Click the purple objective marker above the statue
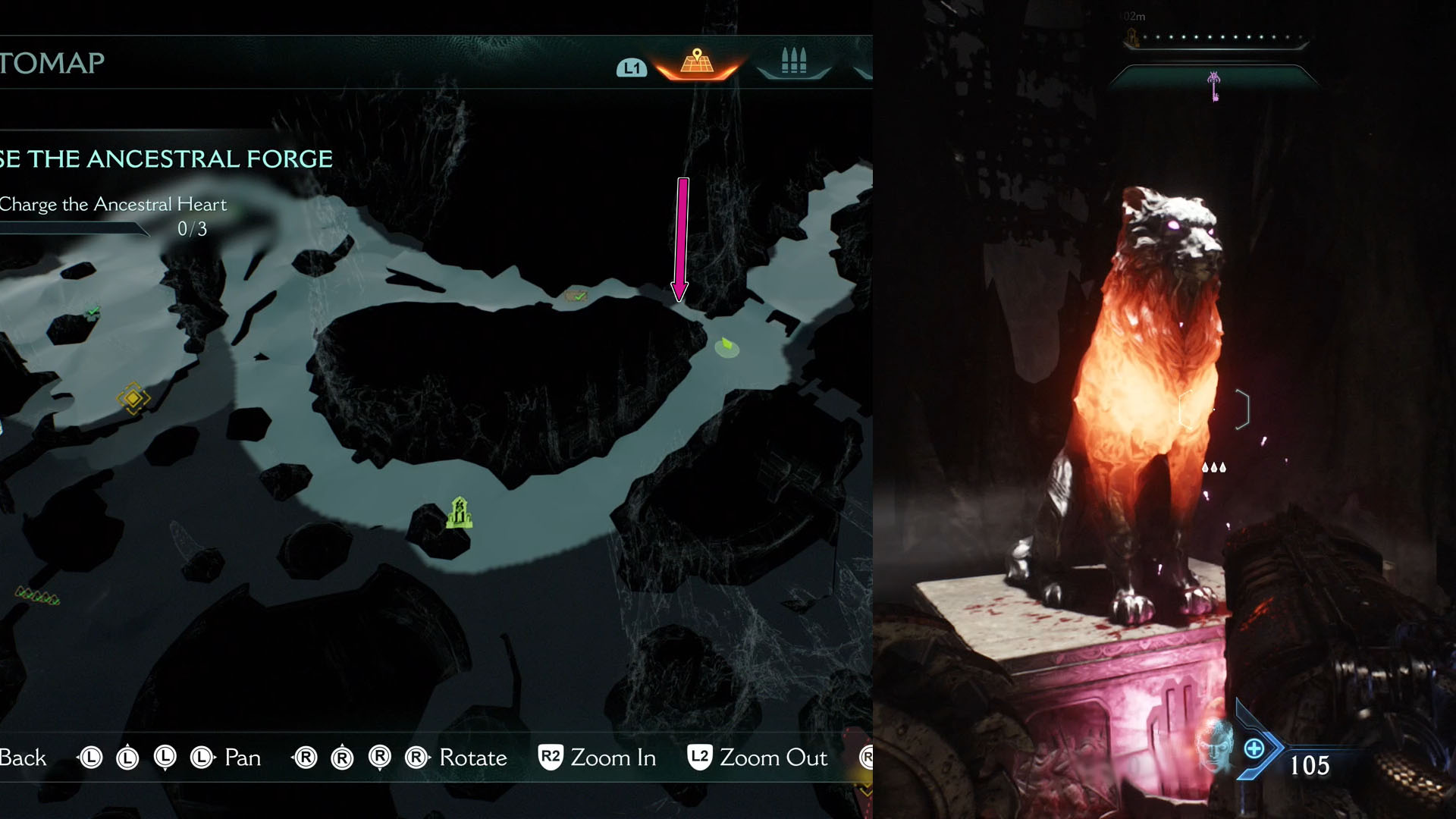This screenshot has width=1456, height=819. tap(1214, 86)
